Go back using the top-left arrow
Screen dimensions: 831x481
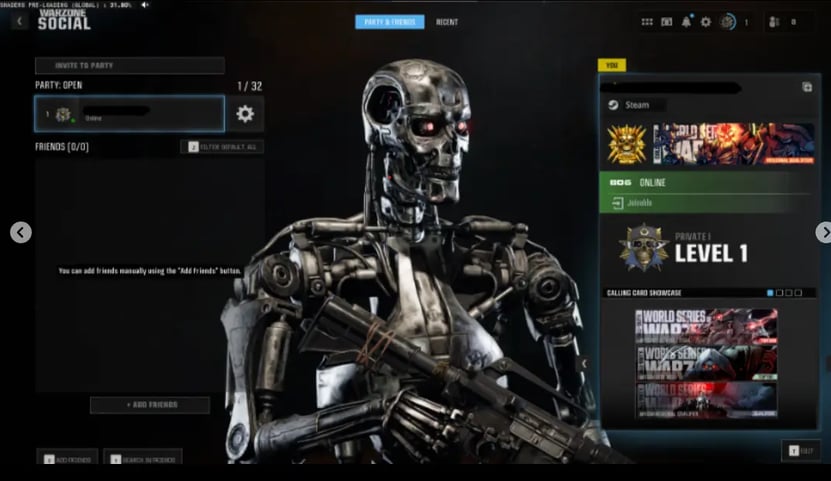[19, 21]
